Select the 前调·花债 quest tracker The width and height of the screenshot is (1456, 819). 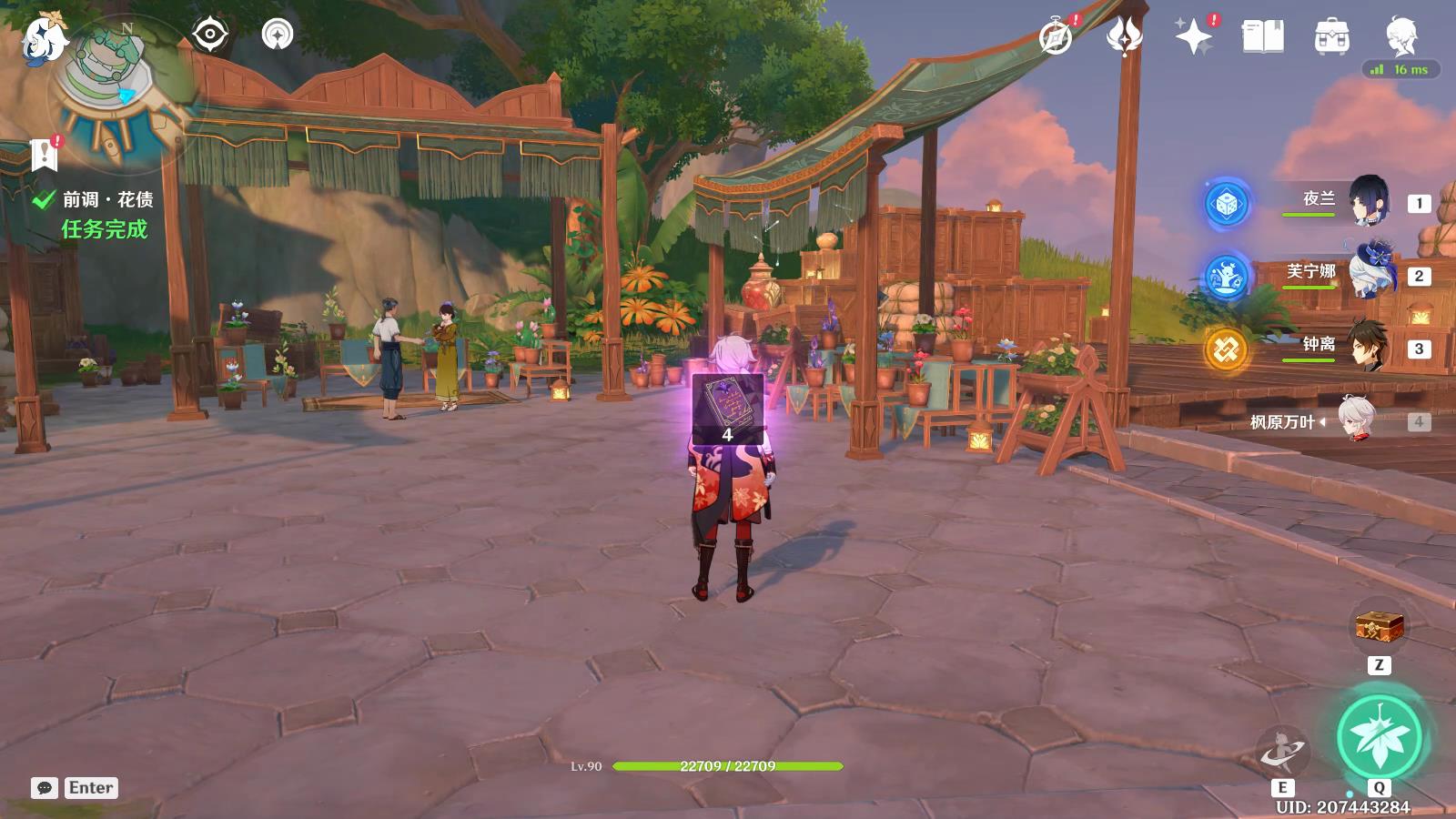(106, 199)
